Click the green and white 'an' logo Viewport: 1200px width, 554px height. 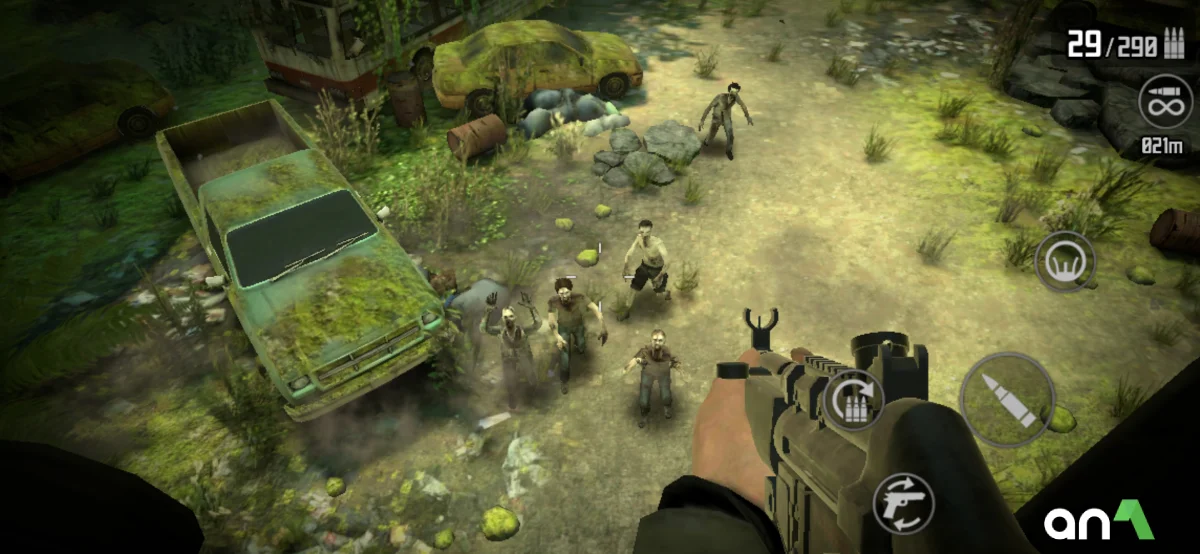[x=1098, y=521]
